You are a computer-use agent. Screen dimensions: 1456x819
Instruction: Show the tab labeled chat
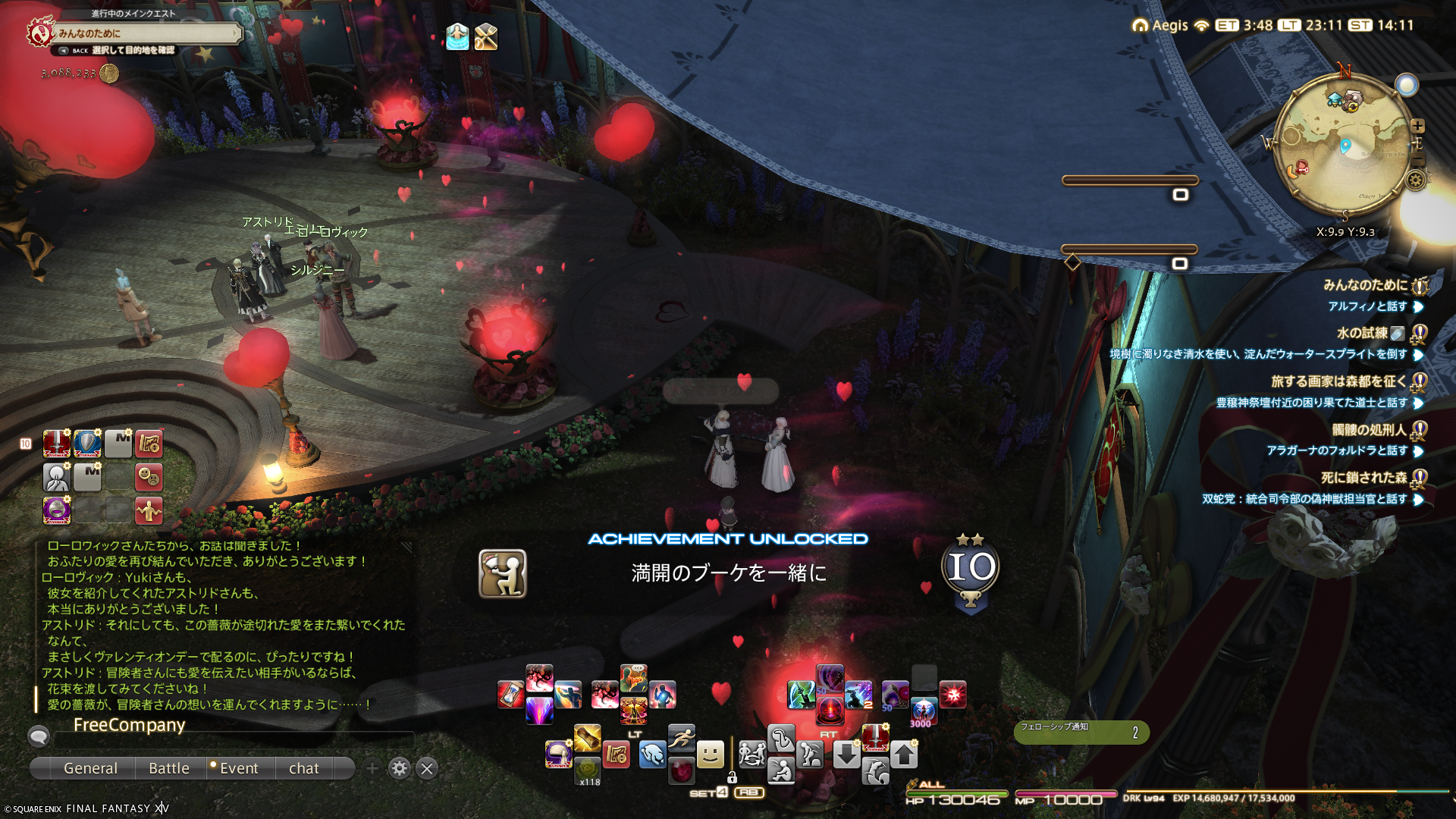coord(304,768)
